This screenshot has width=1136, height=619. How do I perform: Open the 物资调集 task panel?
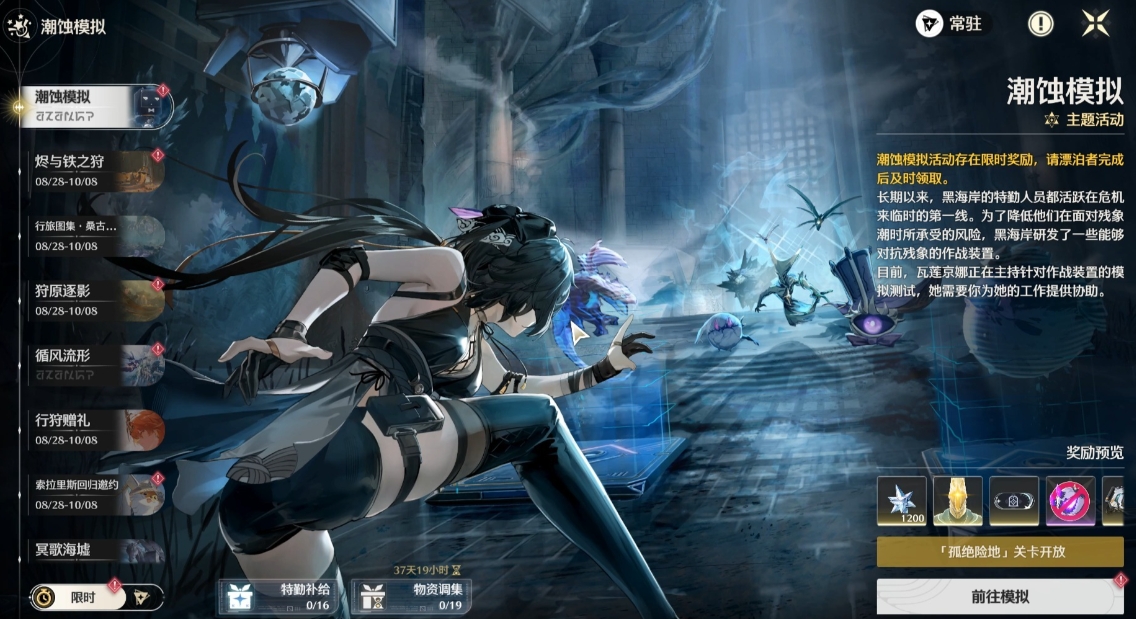click(411, 596)
